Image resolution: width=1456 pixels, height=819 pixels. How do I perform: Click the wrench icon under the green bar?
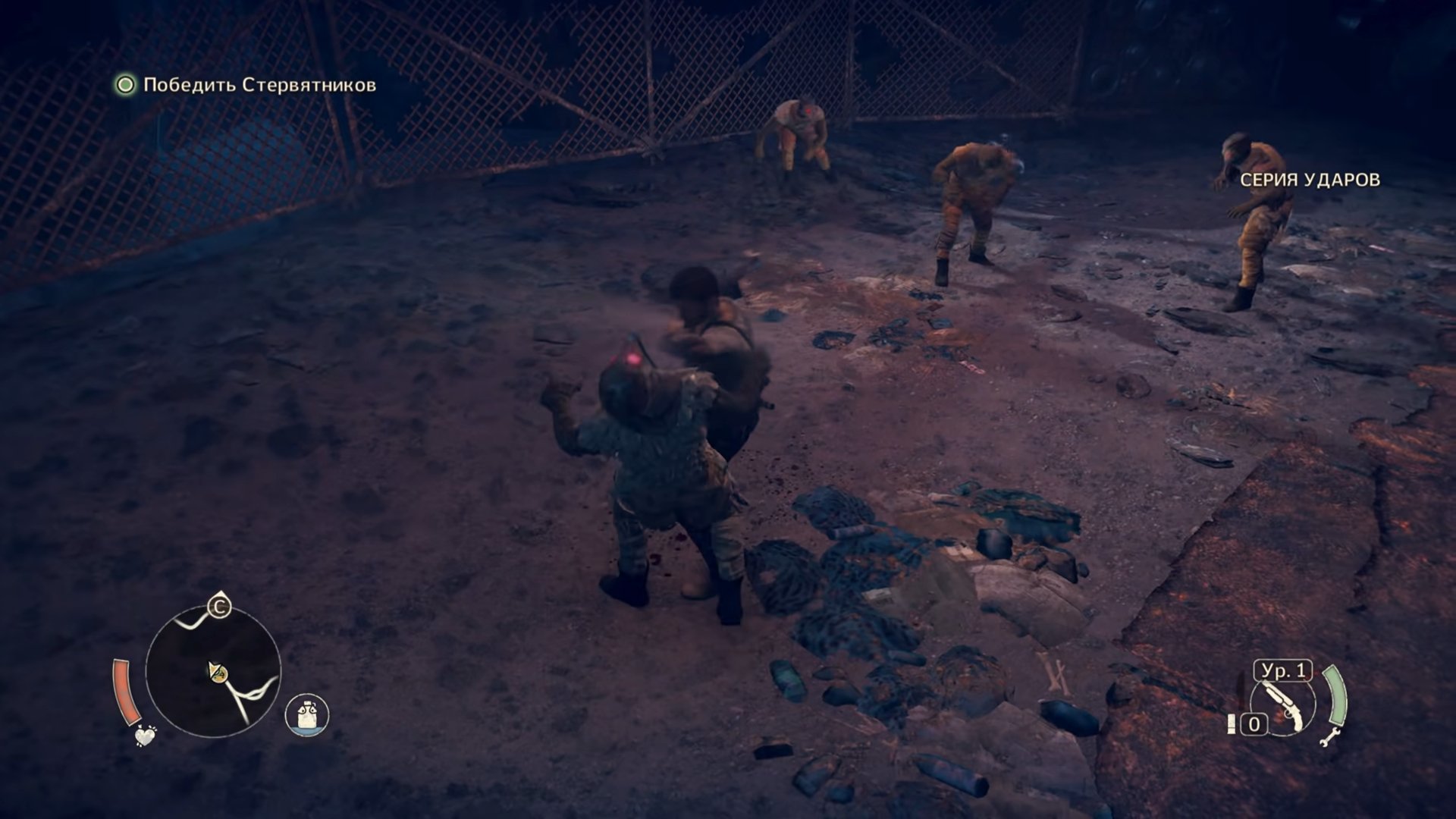(x=1331, y=735)
